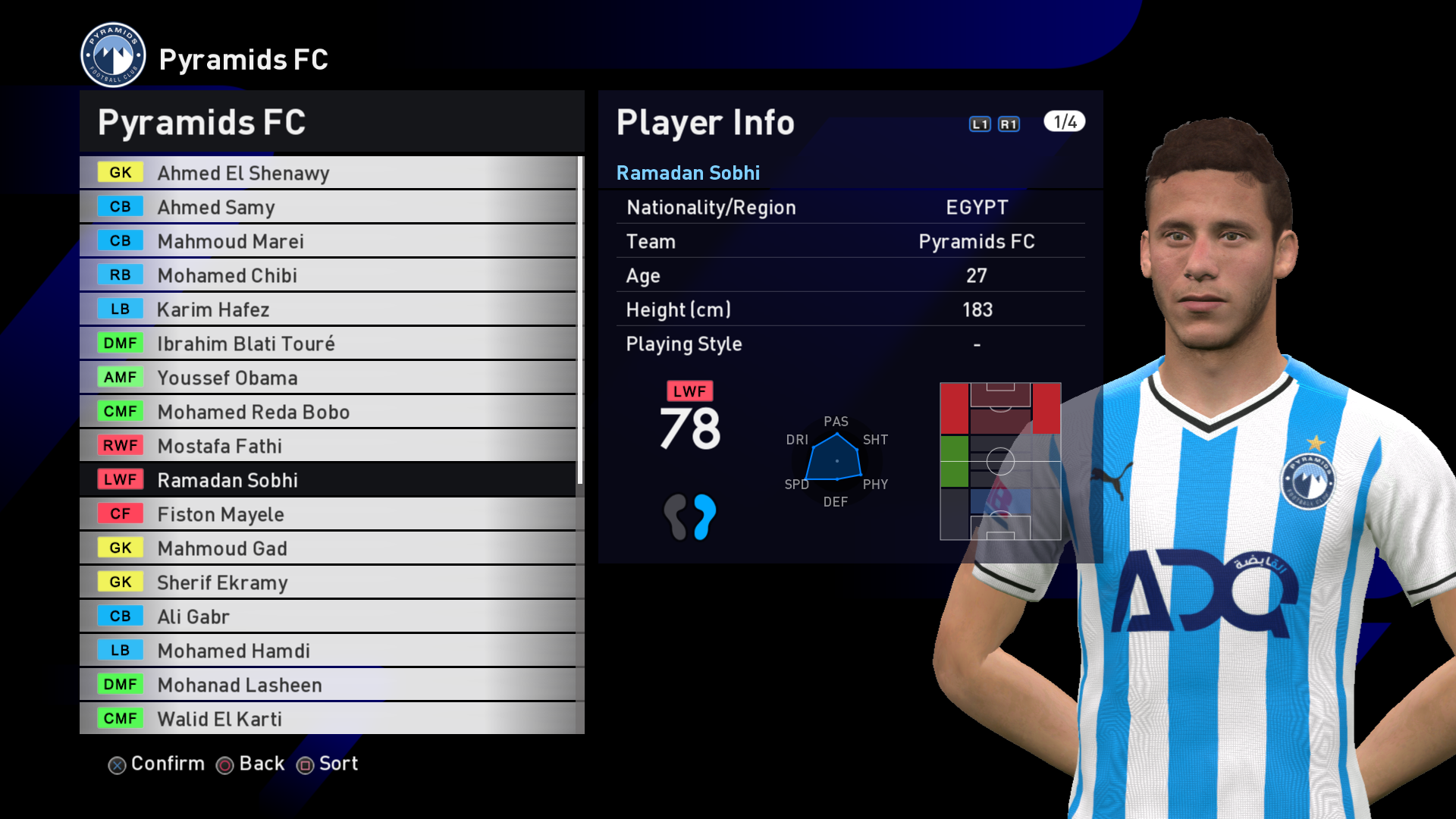The height and width of the screenshot is (819, 1456).
Task: Select goalkeeper Ahmed El Shenawy
Action: (x=328, y=173)
